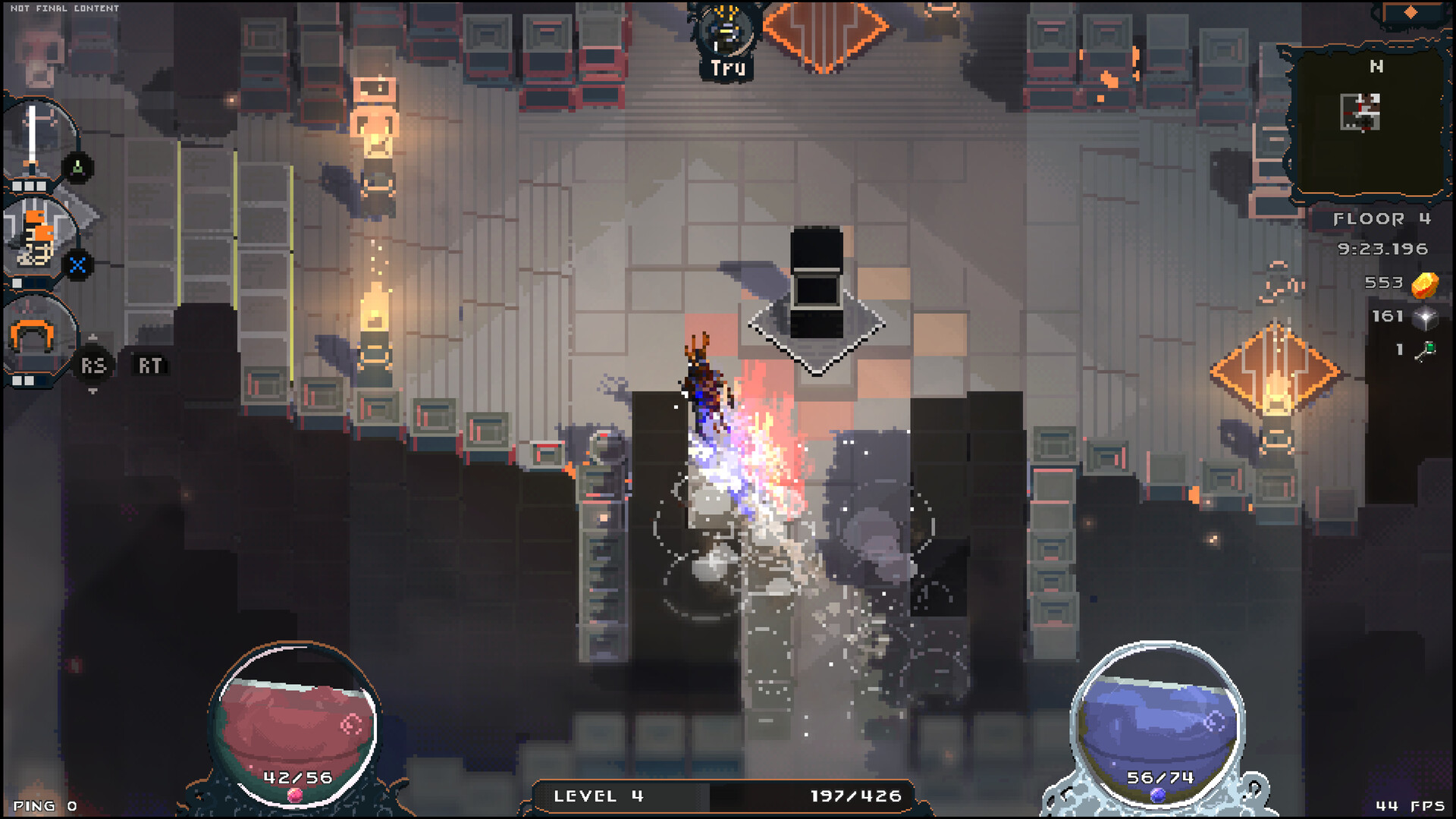Screen dimensions: 1456x819
Task: Click the grey crystal cube icon
Action: pos(1425,318)
